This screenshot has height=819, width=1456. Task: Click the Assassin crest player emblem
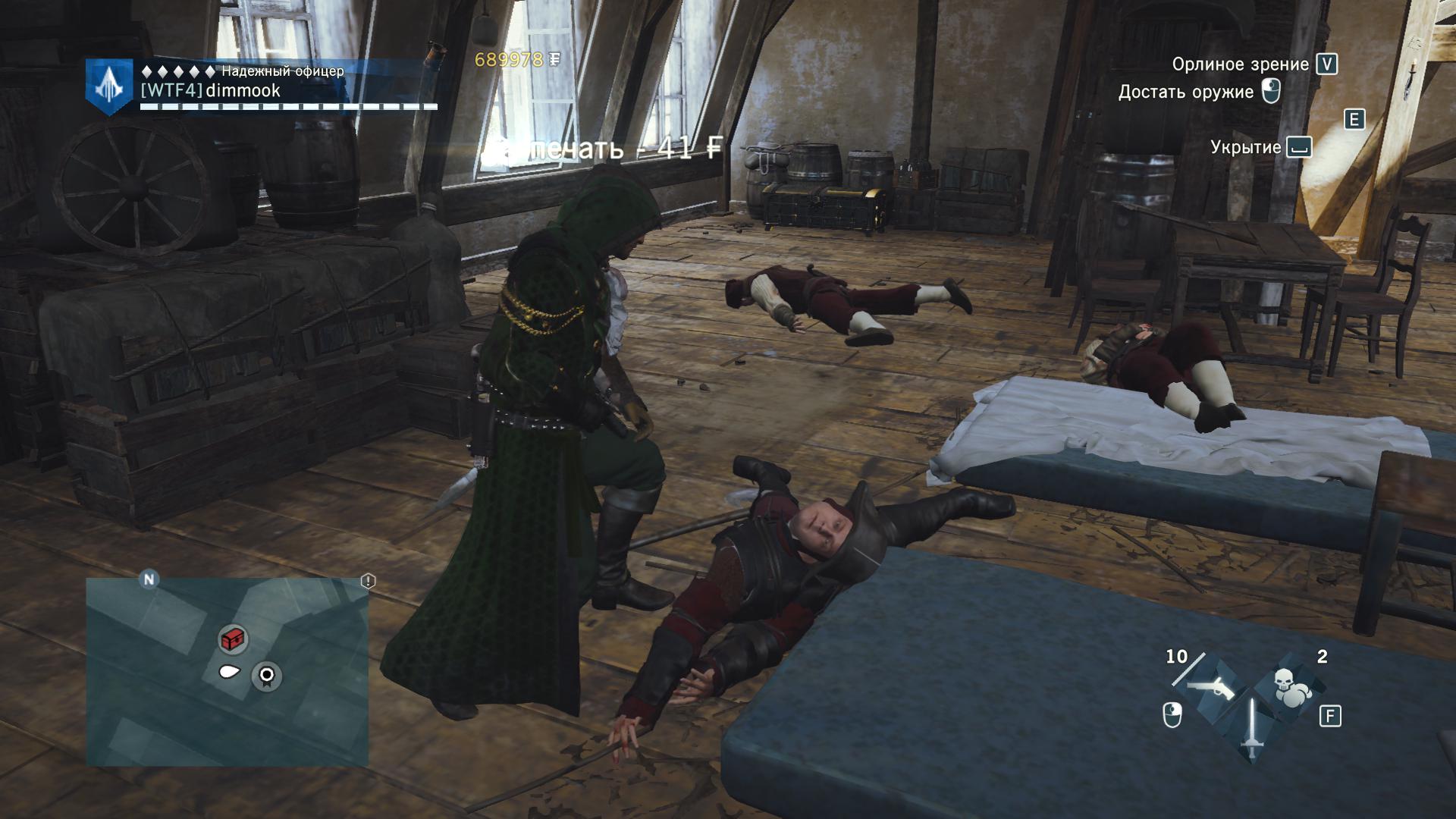tap(110, 86)
